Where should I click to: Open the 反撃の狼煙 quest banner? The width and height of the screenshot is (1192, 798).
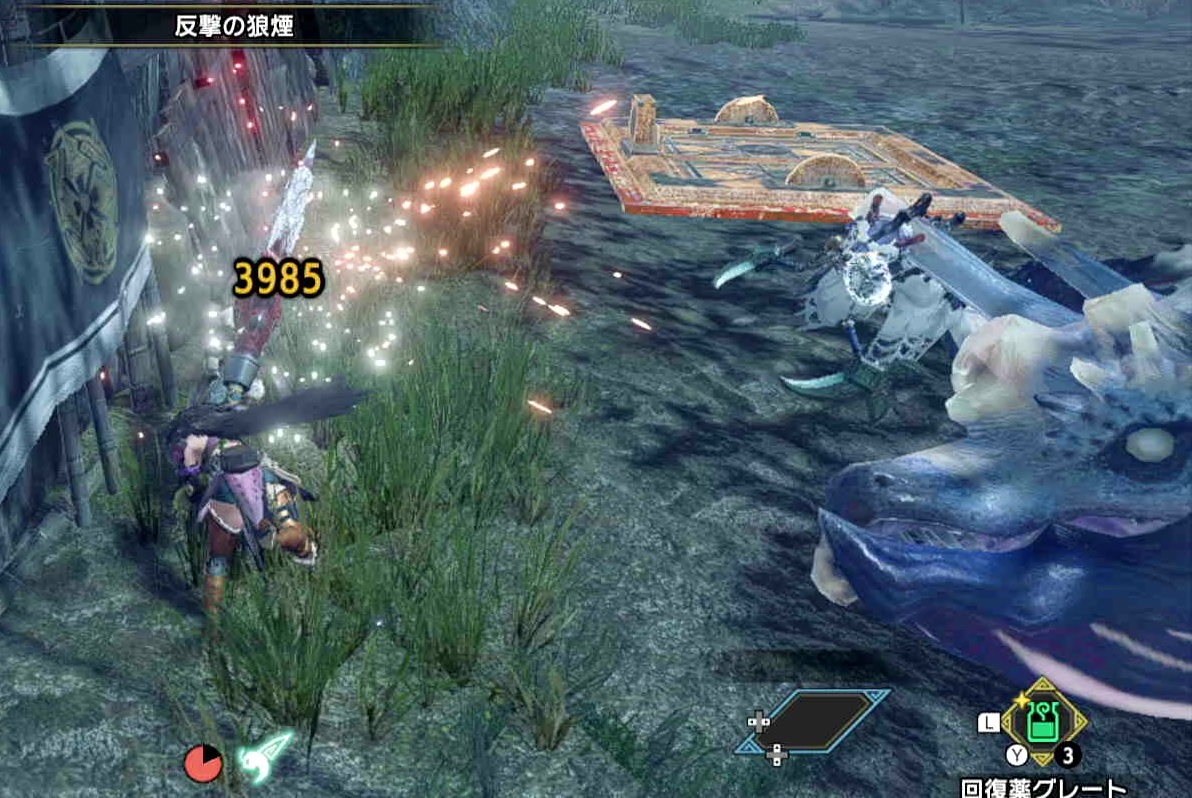tap(233, 26)
